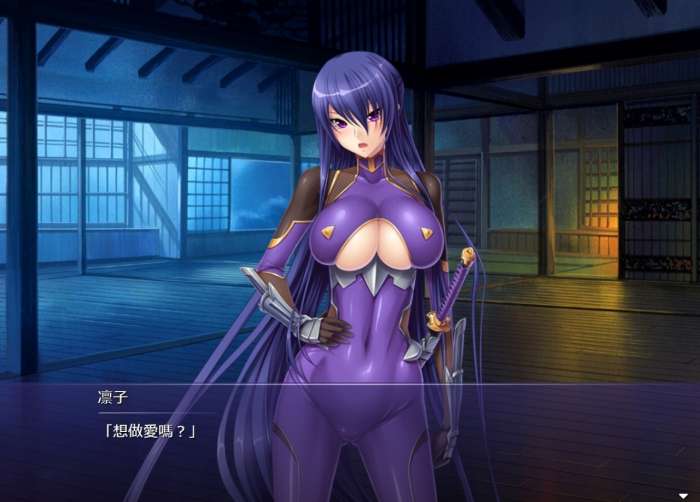This screenshot has width=700, height=502.
Task: Click the small continue arrow in the dialogue box
Action: (683, 495)
